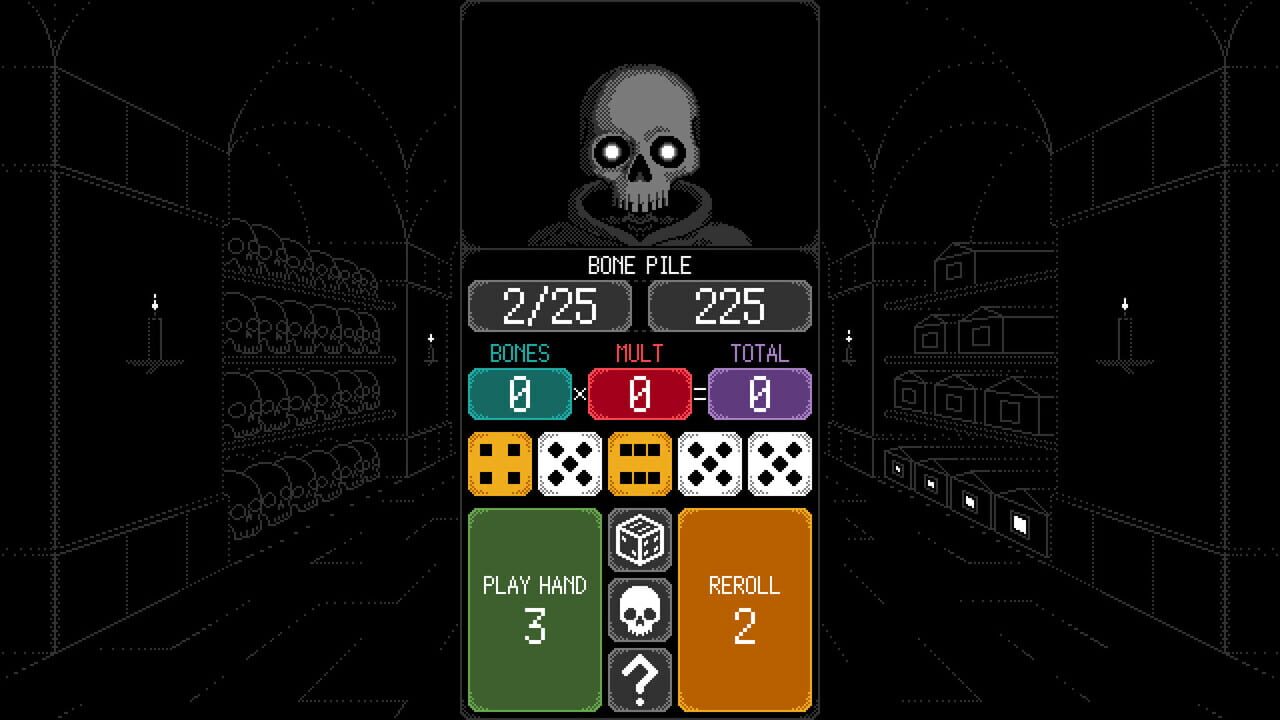Open help via the question mark icon
Viewport: 1280px width, 720px height.
pyautogui.click(x=640, y=678)
